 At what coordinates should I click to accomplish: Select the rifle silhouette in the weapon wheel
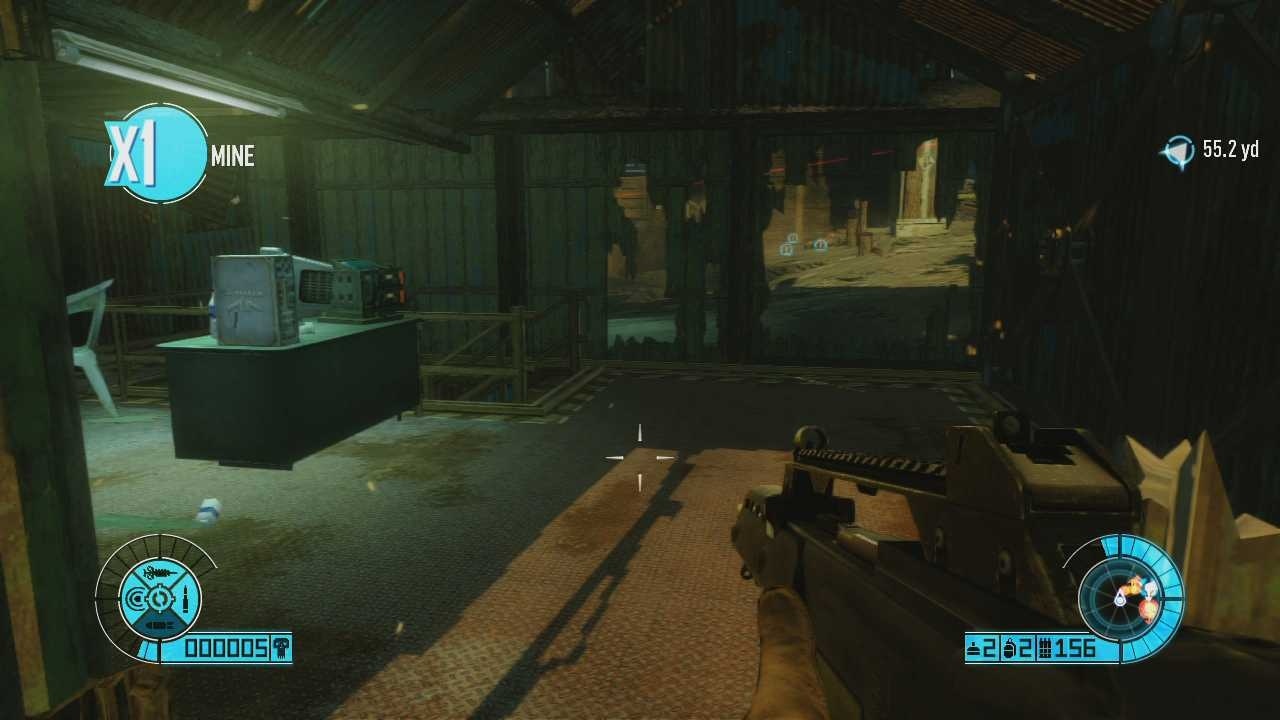tap(159, 572)
